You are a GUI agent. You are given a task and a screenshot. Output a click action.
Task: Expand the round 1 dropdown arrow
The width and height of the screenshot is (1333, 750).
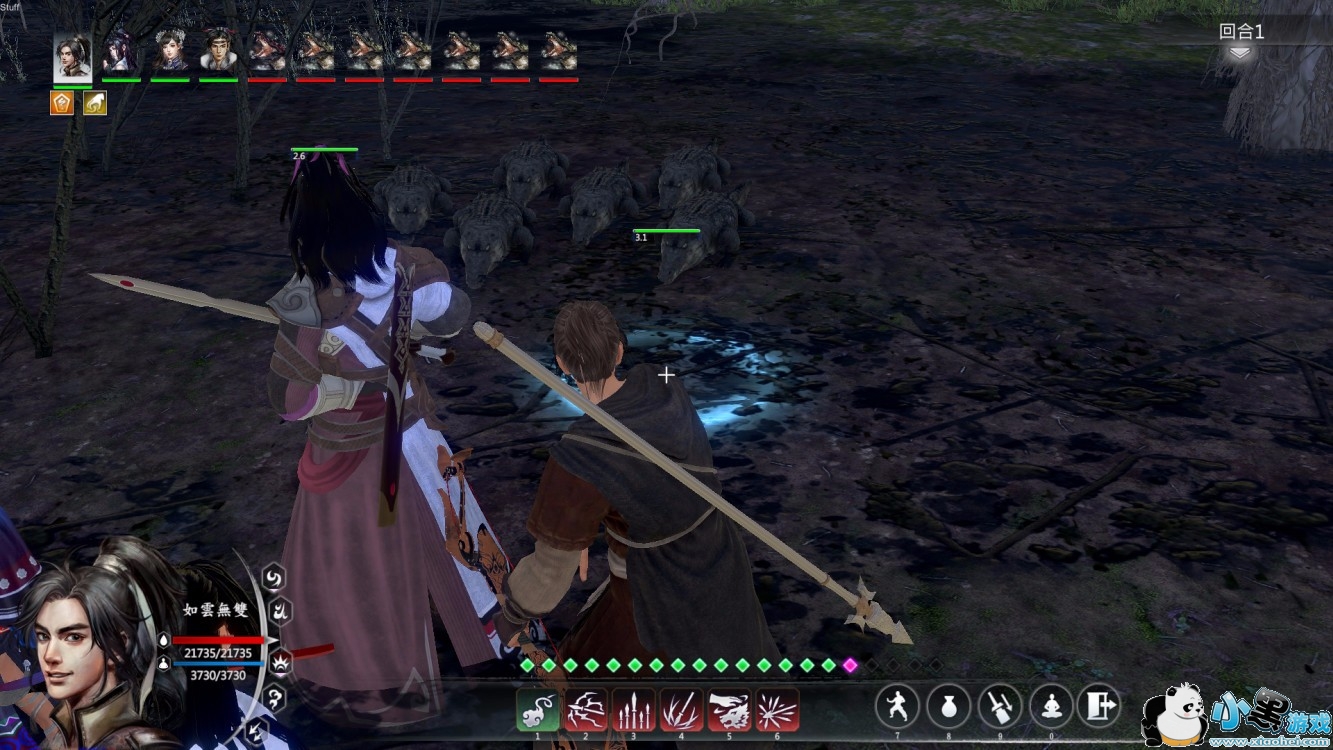[1240, 54]
